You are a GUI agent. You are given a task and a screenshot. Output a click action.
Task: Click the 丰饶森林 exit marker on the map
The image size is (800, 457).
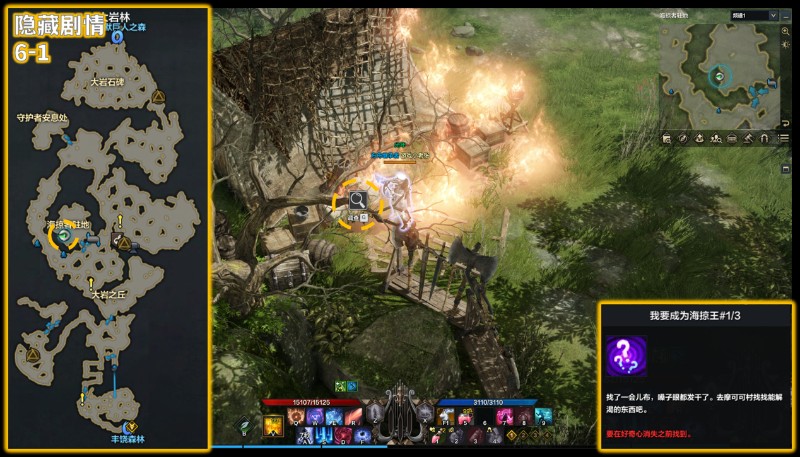(127, 428)
